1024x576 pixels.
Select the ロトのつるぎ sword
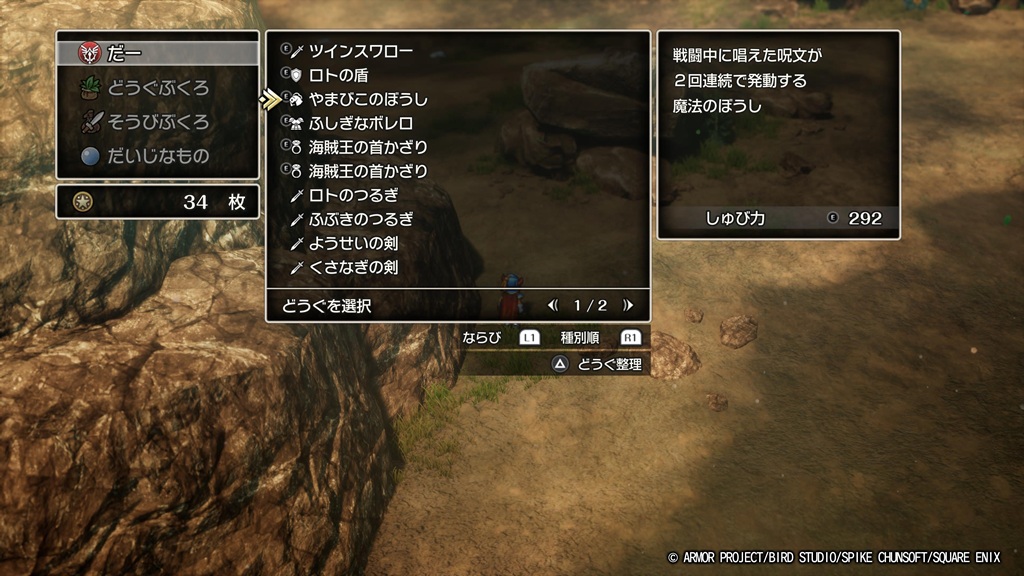(x=353, y=195)
